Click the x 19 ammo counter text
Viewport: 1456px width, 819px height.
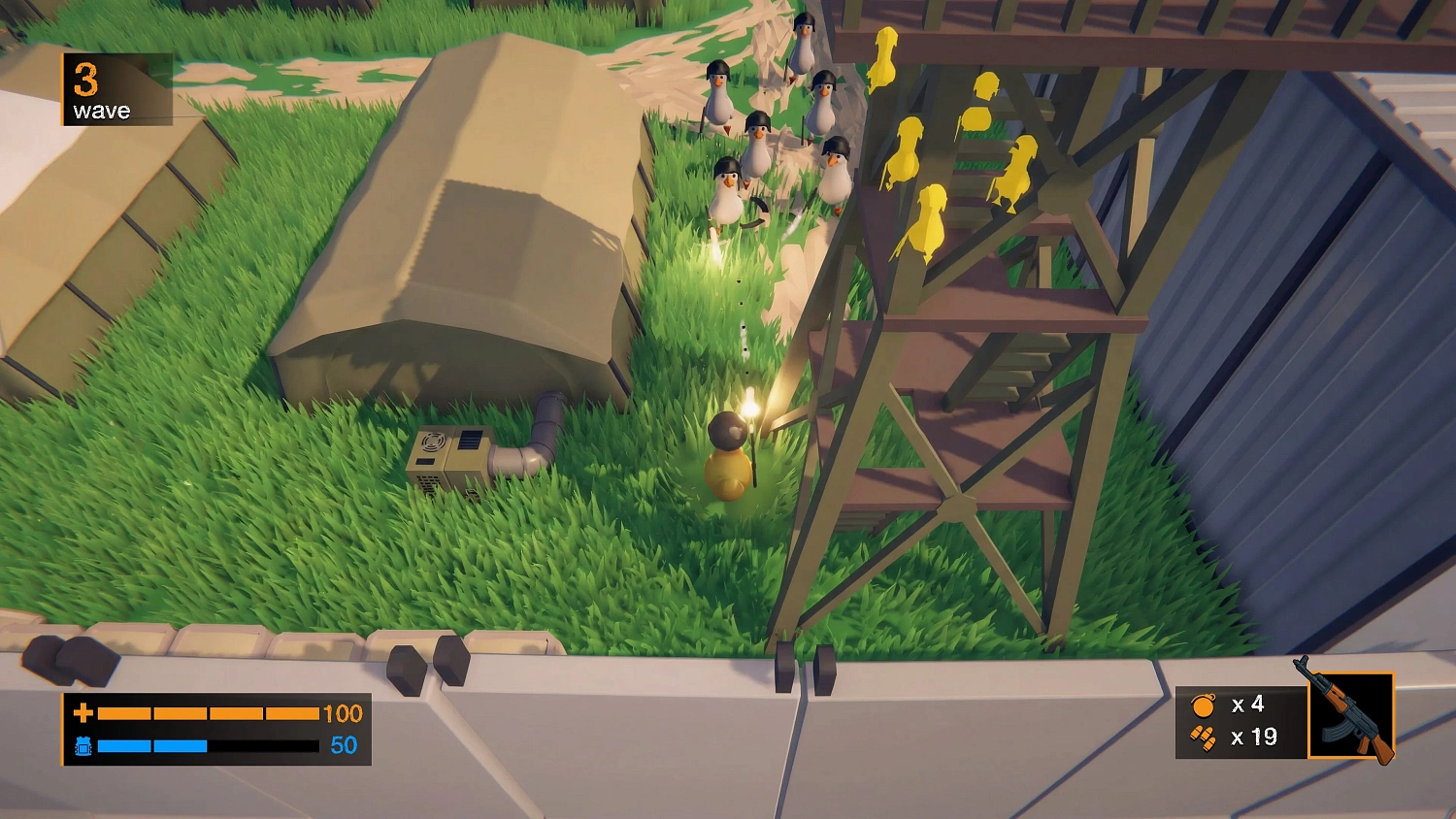tap(1253, 737)
